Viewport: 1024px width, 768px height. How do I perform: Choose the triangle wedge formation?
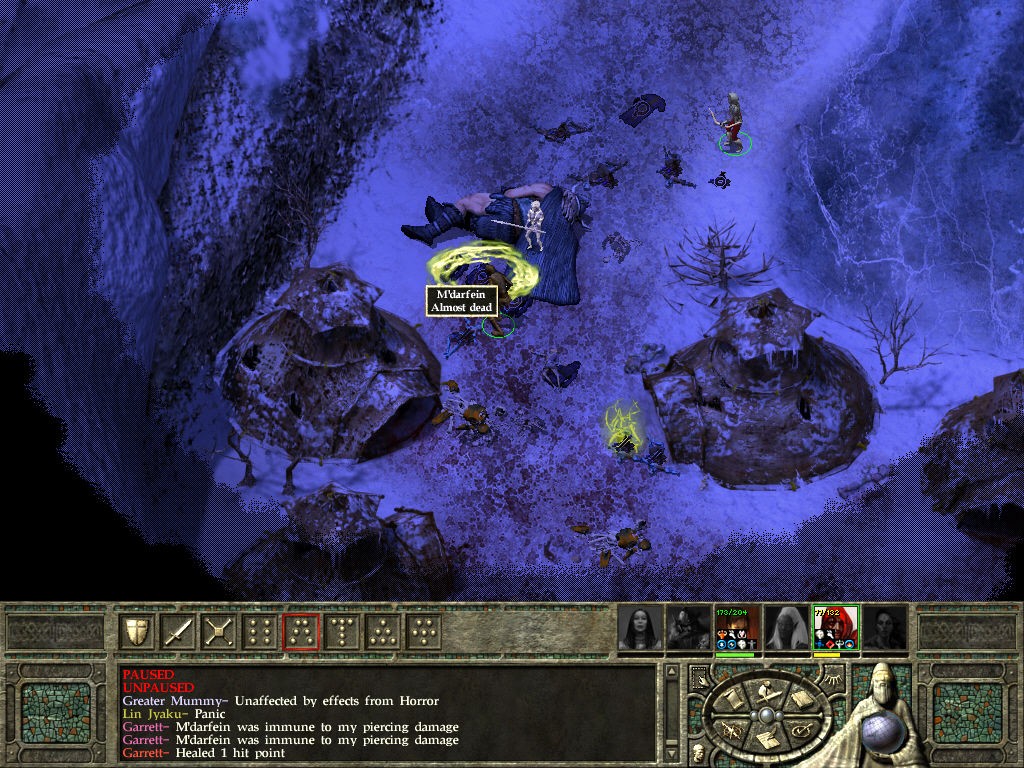point(383,631)
